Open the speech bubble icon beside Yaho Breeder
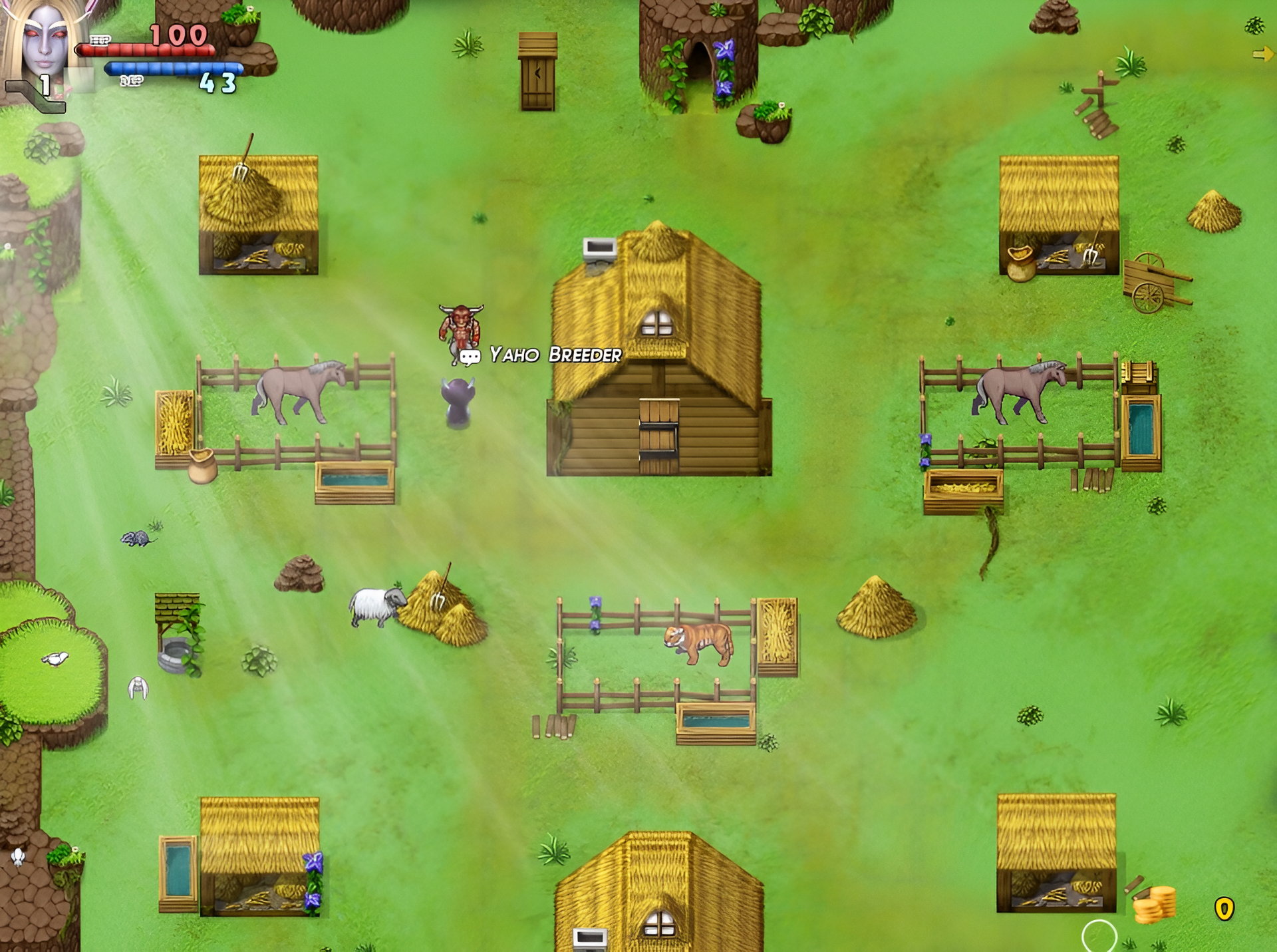This screenshot has height=952, width=1277. pyautogui.click(x=472, y=357)
